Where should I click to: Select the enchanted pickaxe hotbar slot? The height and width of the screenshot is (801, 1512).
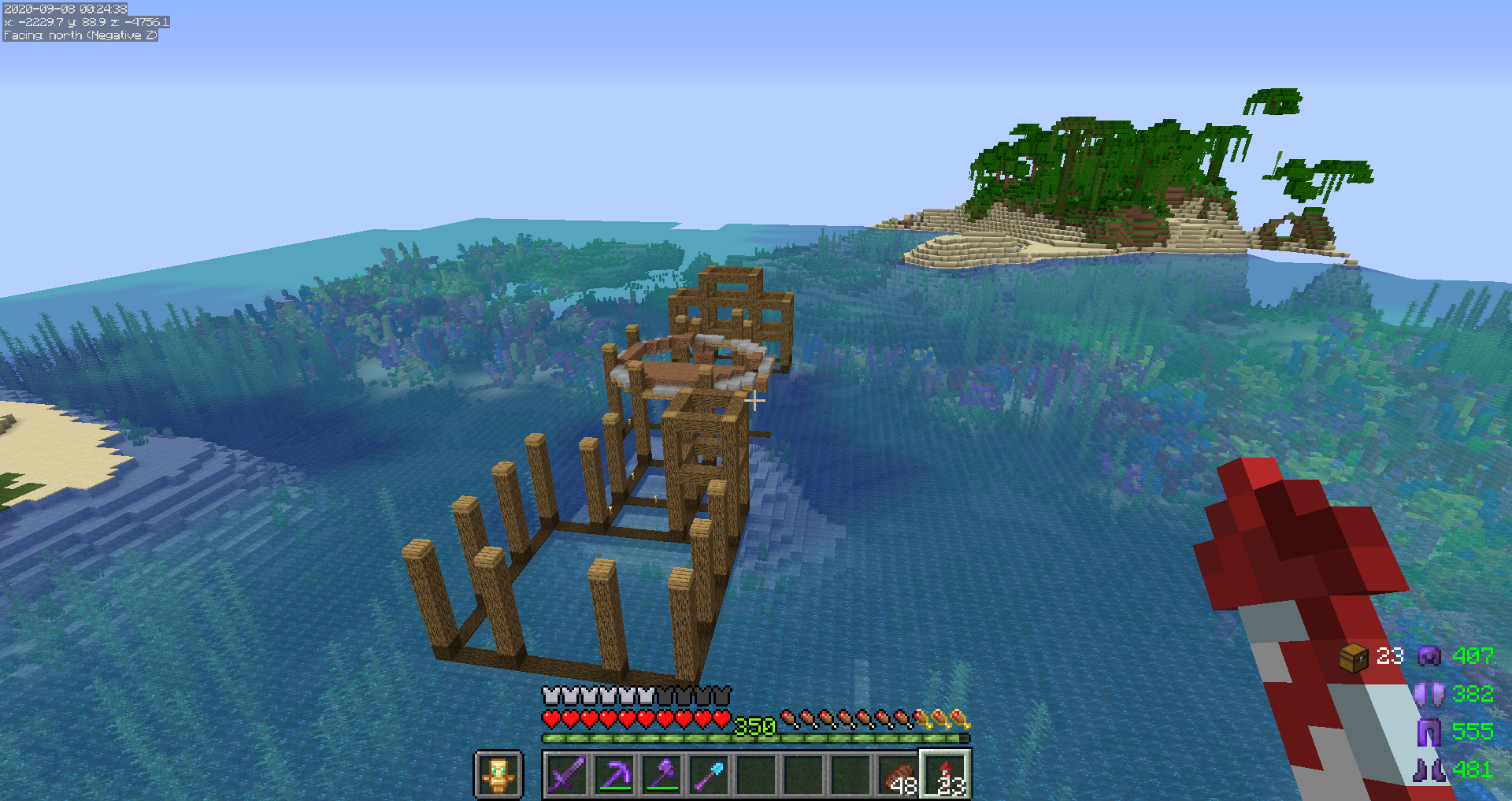(614, 774)
